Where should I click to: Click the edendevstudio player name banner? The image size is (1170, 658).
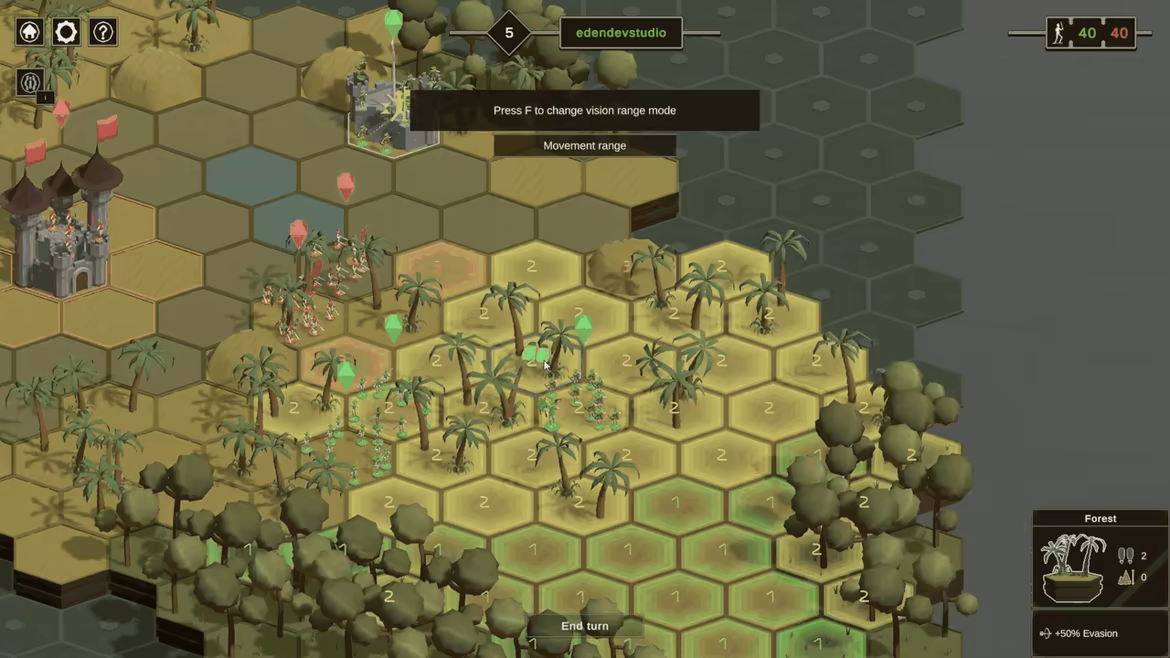620,33
